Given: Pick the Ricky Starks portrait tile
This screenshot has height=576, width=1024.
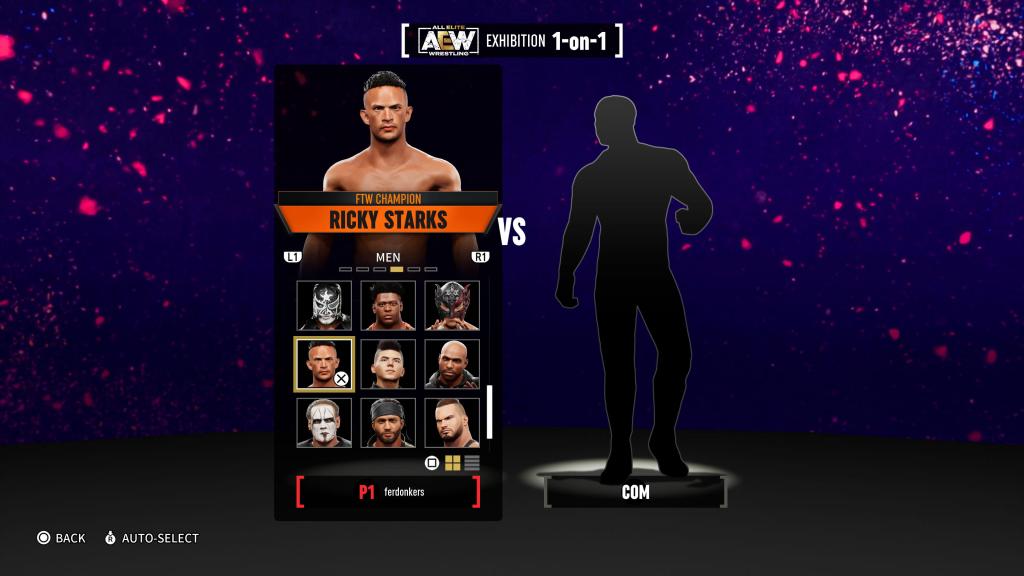Looking at the screenshot, I should click(x=323, y=364).
